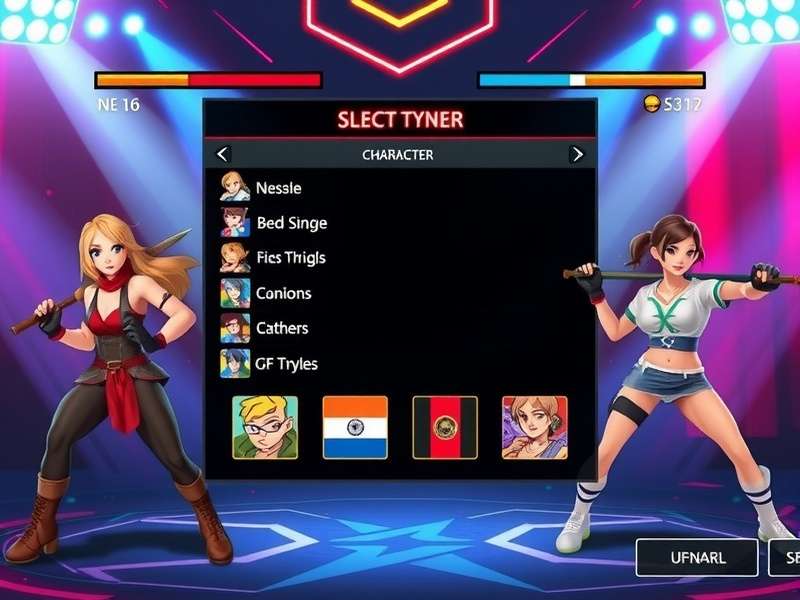The width and height of the screenshot is (800, 600).
Task: Click the left arrow beside Character
Action: pos(222,154)
